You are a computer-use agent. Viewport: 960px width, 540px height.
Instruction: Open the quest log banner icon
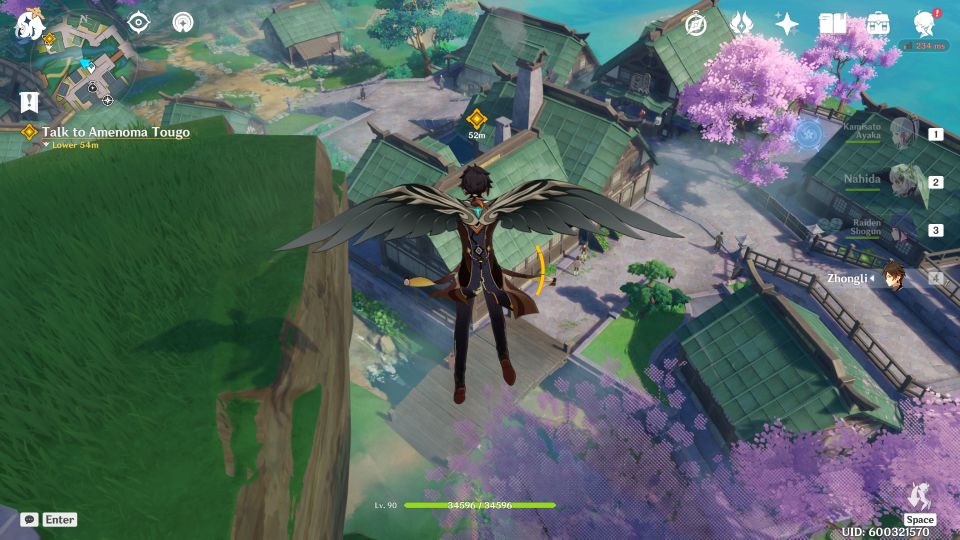click(28, 102)
